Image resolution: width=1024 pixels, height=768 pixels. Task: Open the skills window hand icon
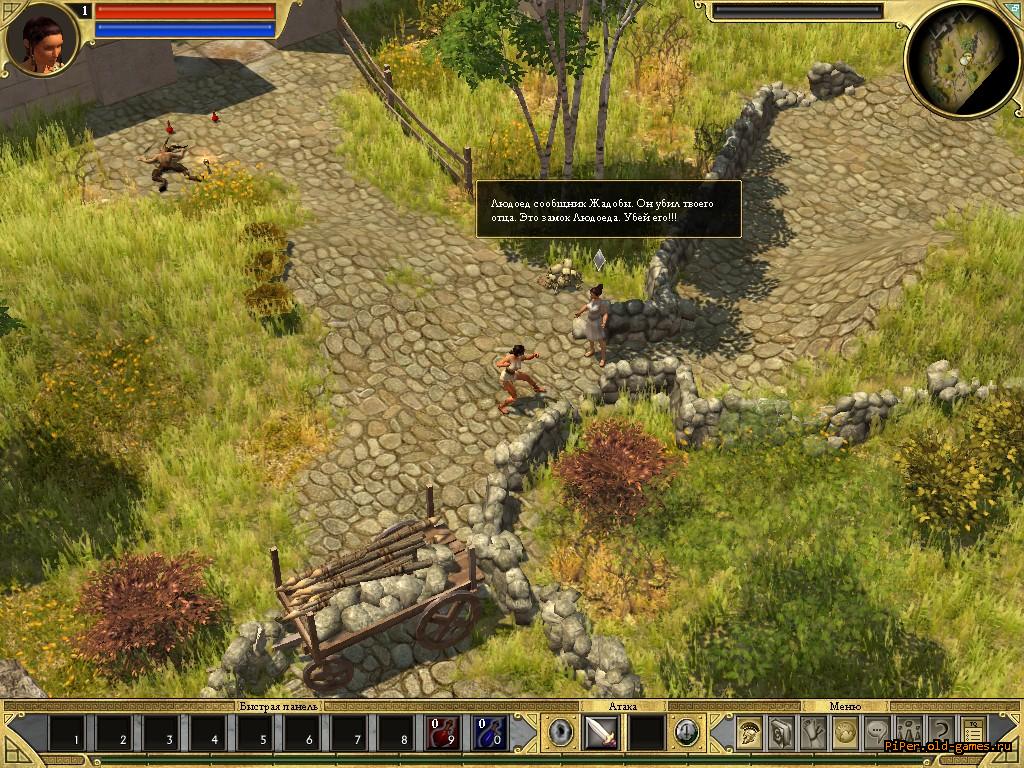pos(813,733)
